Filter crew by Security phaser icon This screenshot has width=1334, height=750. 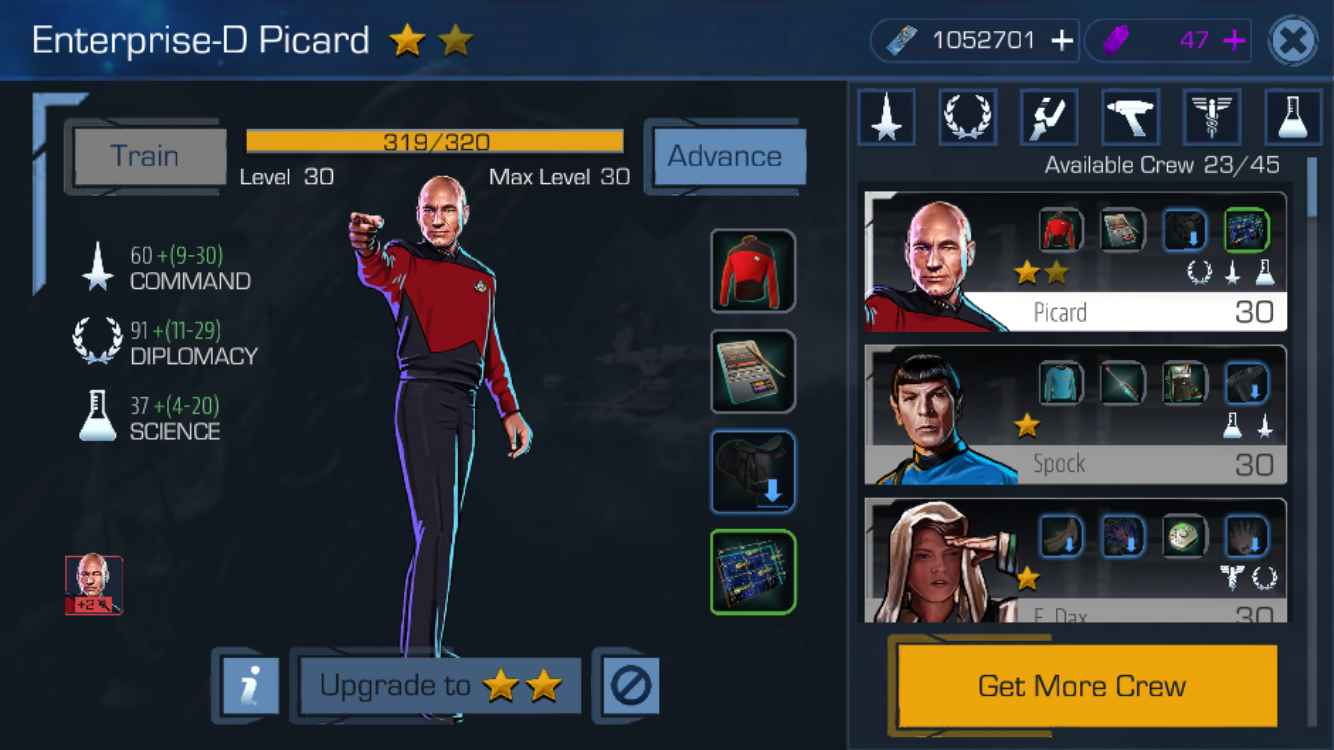(1130, 117)
